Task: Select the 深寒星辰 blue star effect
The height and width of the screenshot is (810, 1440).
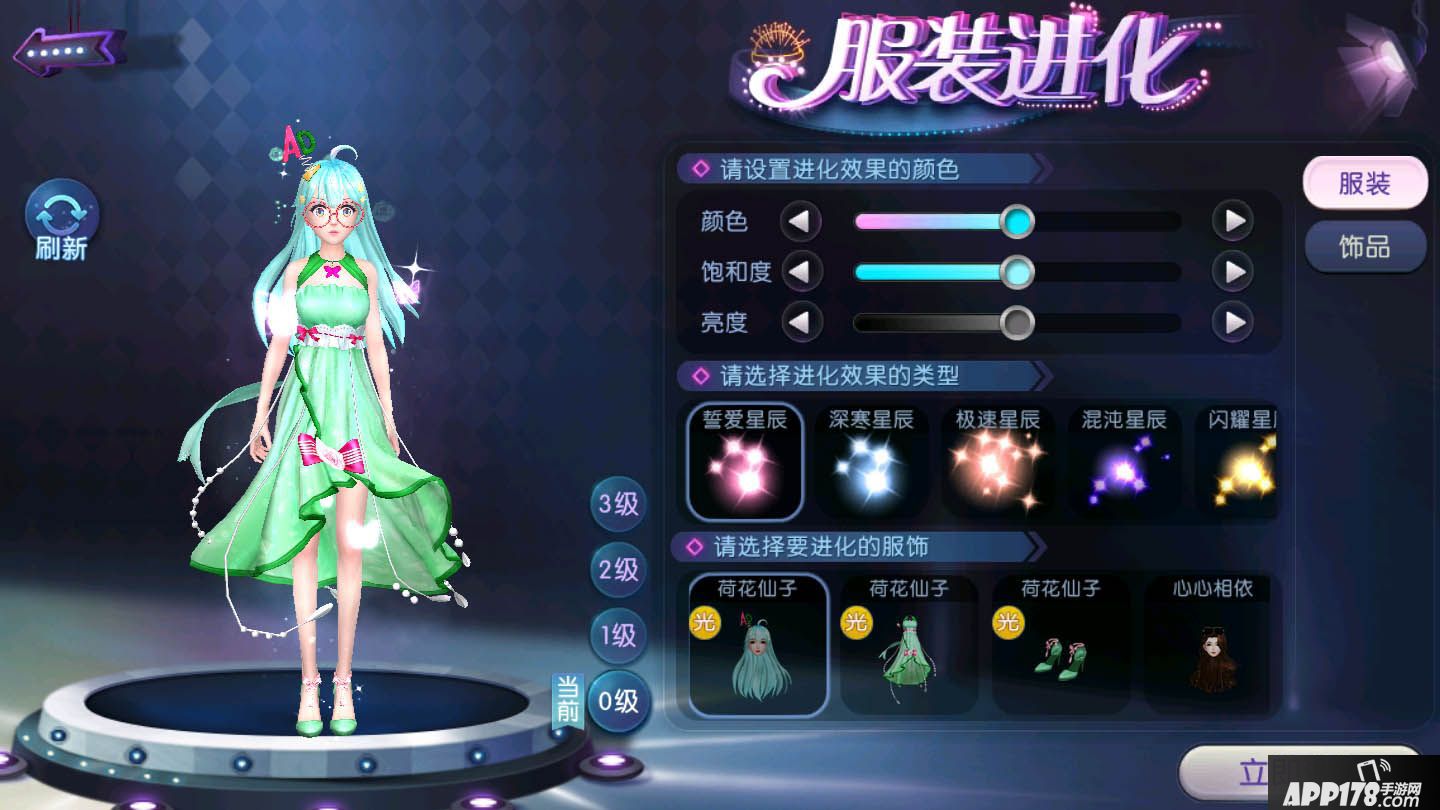Action: click(x=871, y=462)
